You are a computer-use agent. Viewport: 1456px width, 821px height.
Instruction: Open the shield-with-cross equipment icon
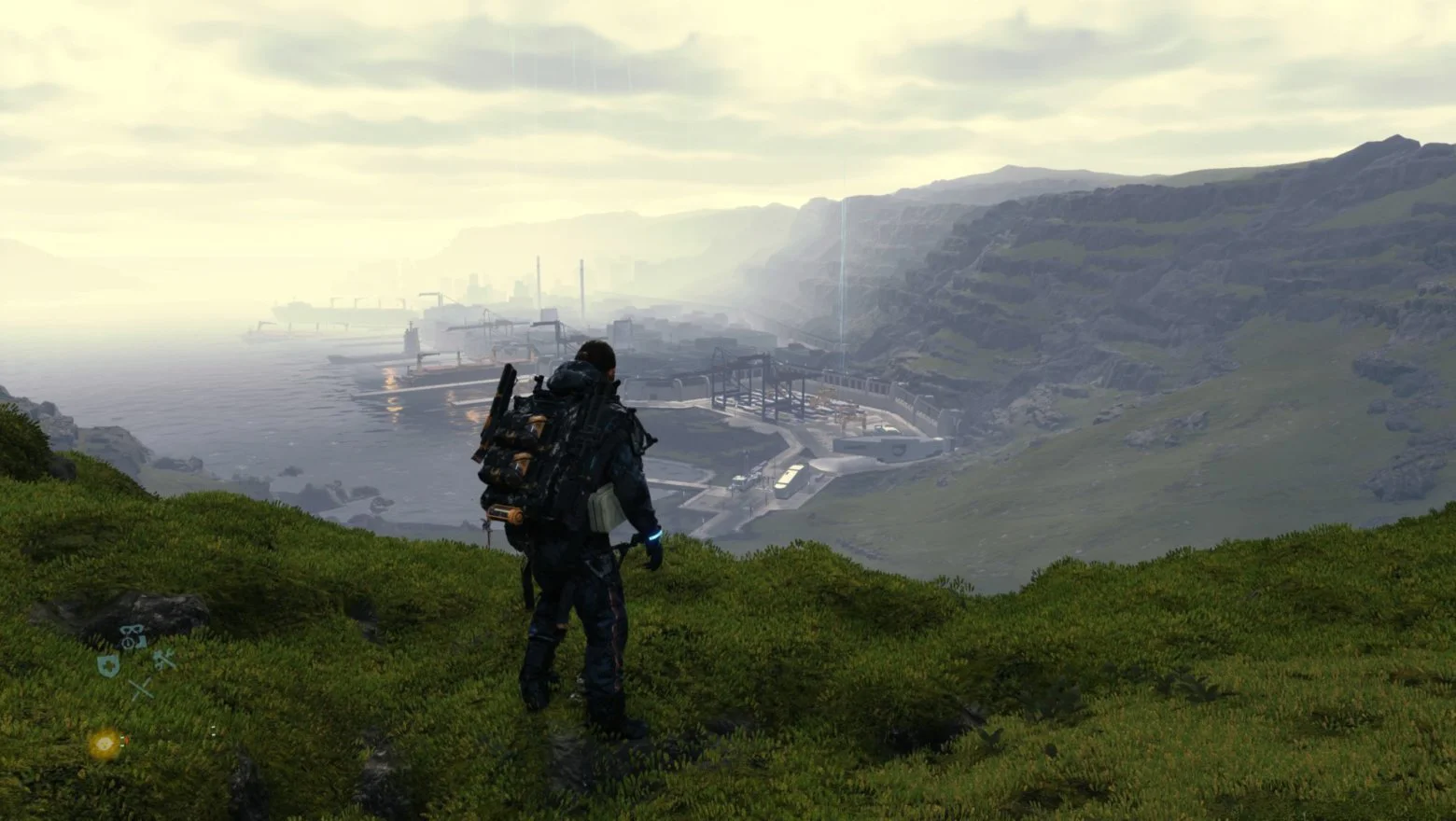pyautogui.click(x=108, y=664)
